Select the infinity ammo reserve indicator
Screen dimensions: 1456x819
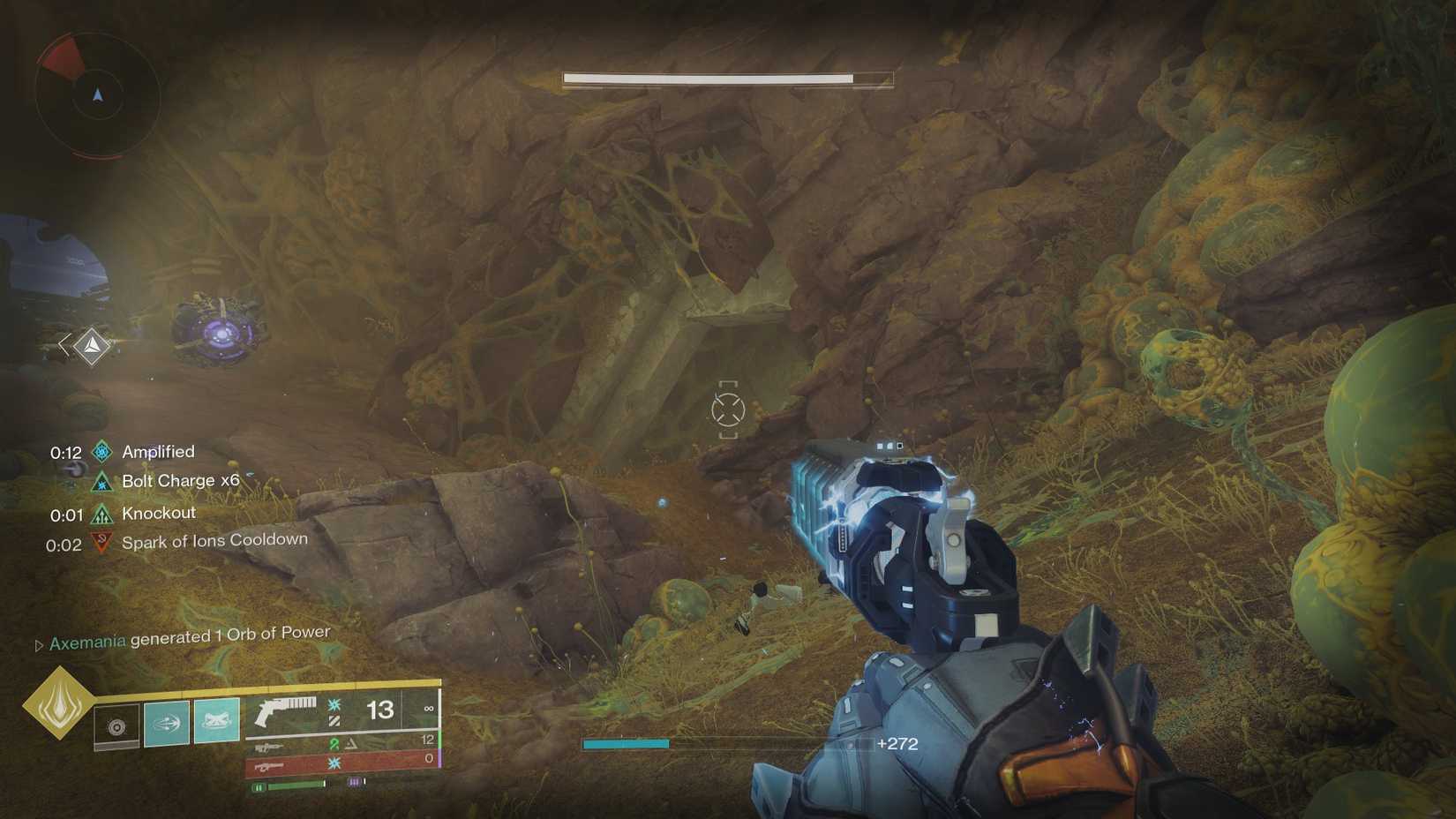coord(429,710)
